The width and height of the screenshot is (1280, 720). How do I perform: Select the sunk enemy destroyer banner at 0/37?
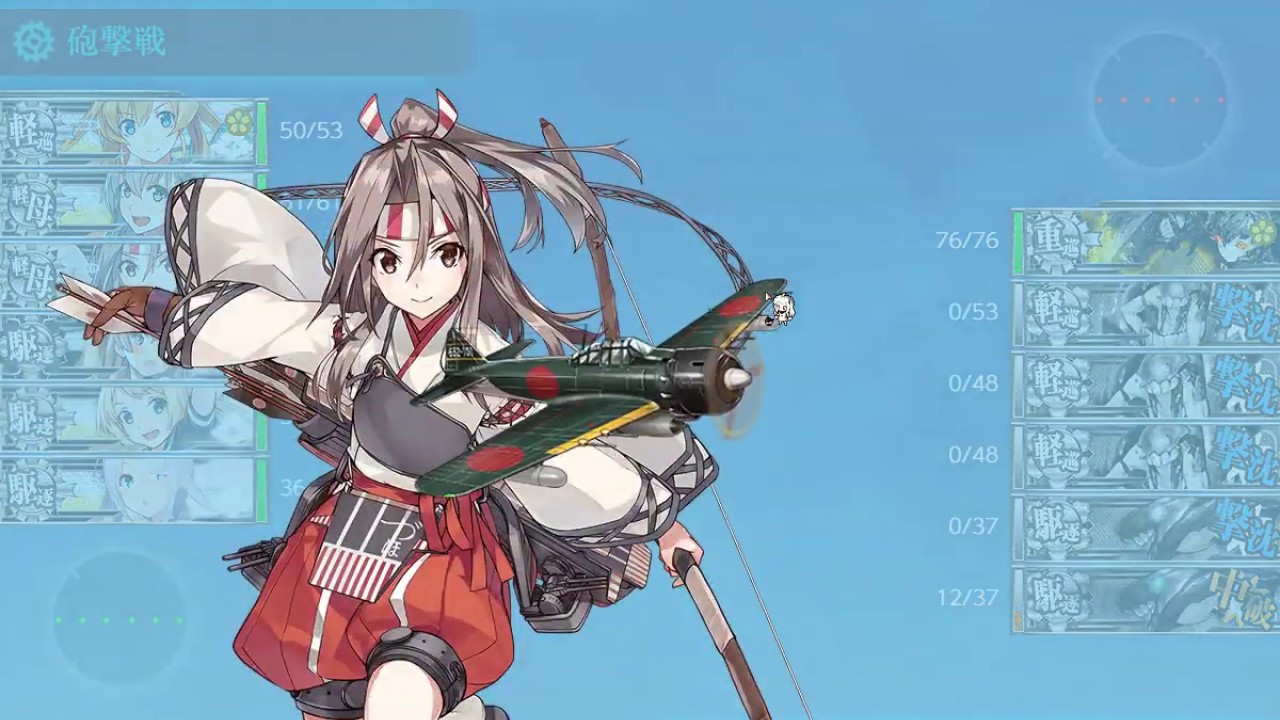pyautogui.click(x=1148, y=527)
